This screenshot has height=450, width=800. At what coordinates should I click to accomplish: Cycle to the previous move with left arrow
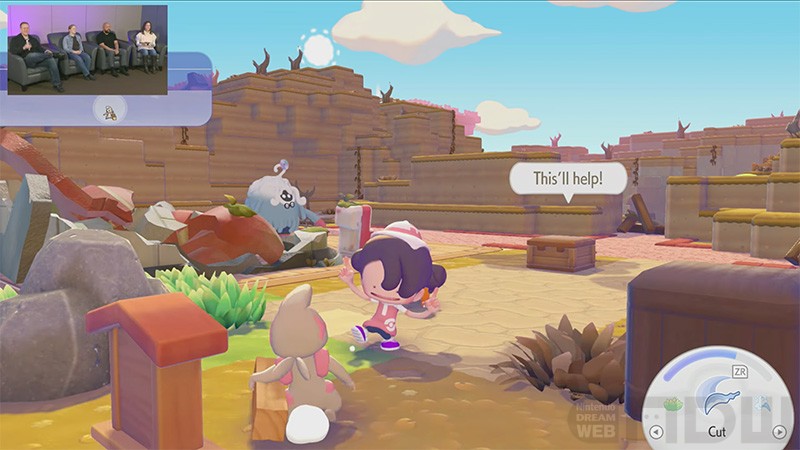tap(656, 432)
